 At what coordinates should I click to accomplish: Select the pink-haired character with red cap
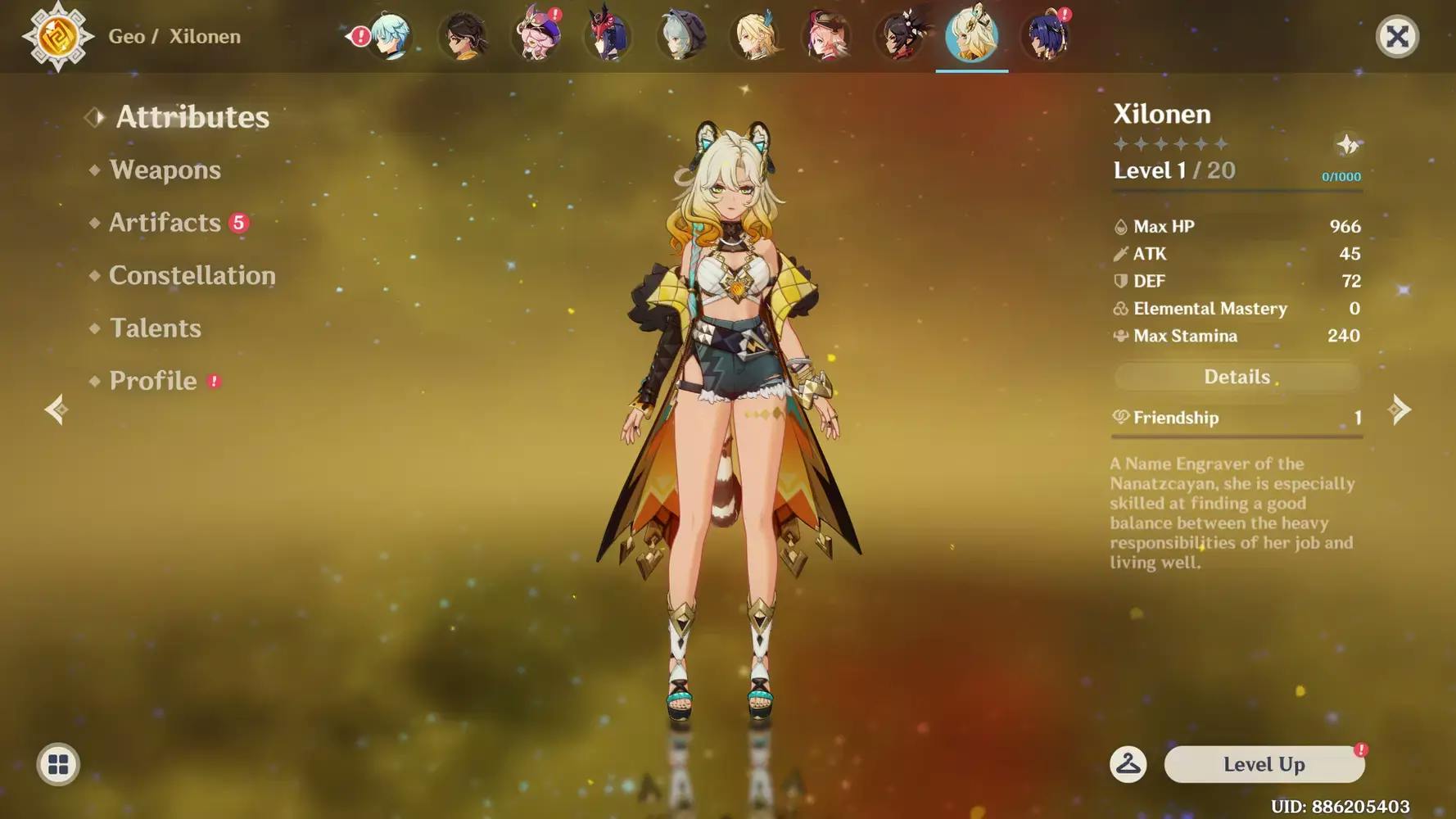pos(827,36)
